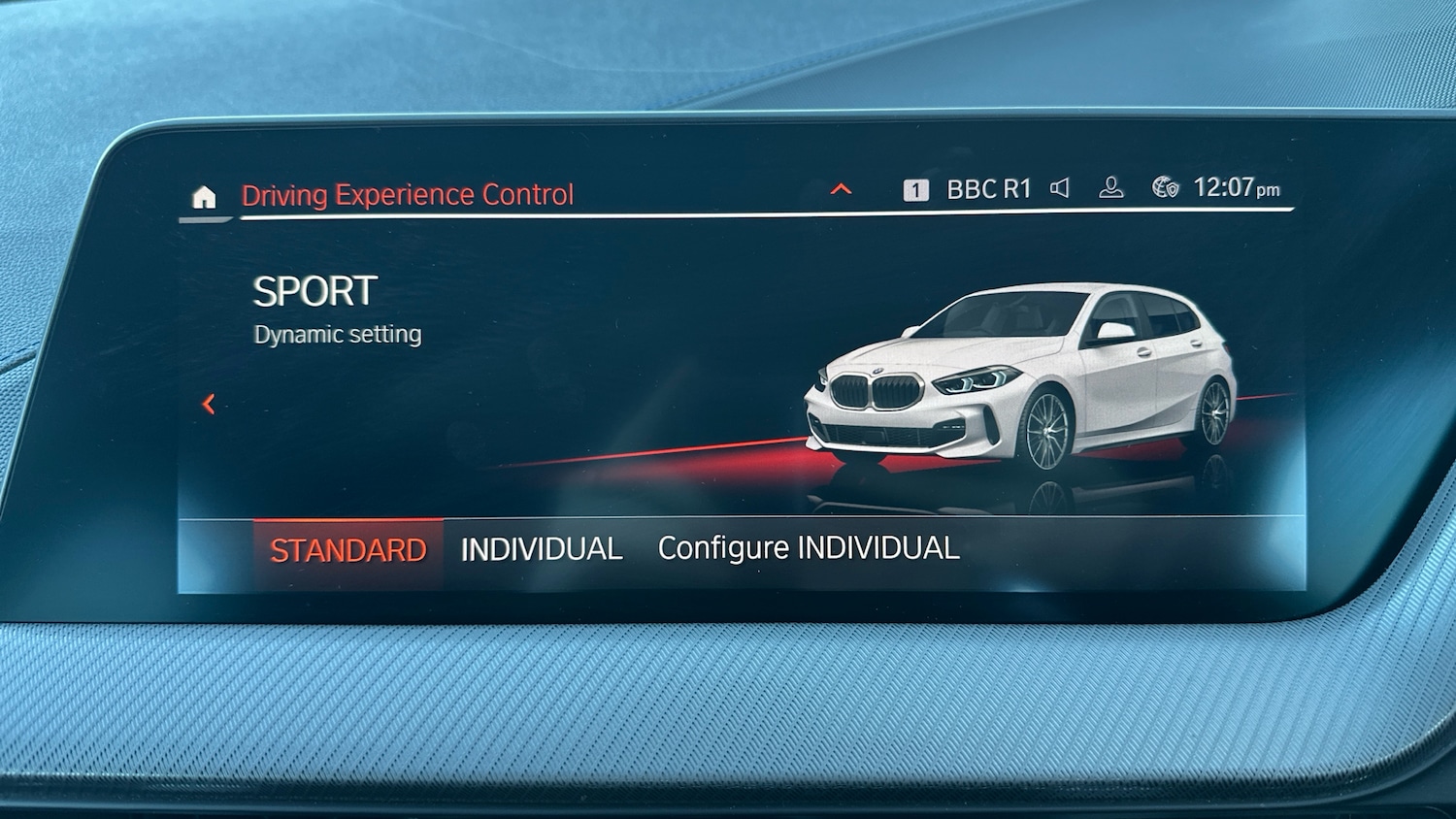Image resolution: width=1456 pixels, height=819 pixels.
Task: Open driver profile via person icon
Action: [1109, 187]
